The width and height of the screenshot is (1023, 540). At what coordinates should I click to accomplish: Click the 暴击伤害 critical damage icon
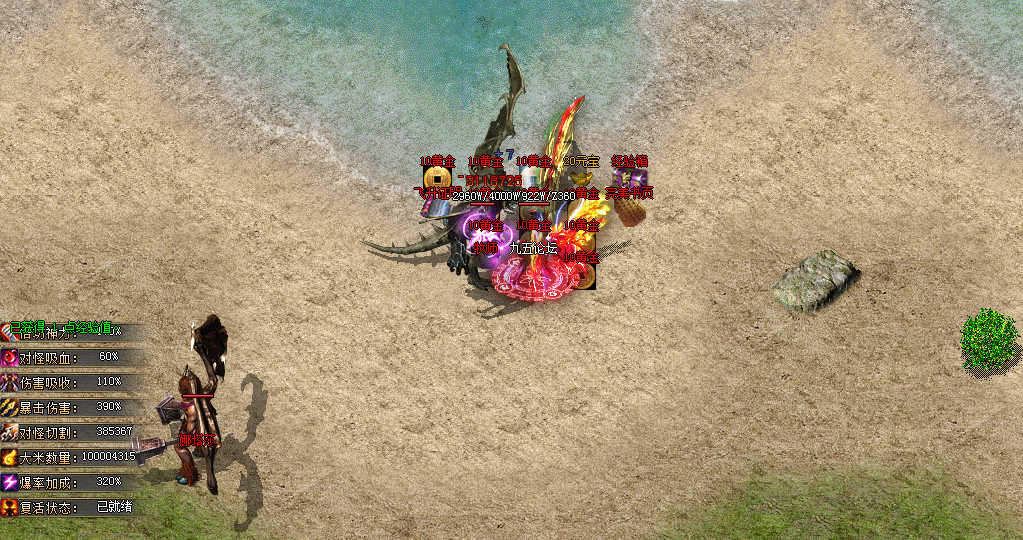(10, 407)
